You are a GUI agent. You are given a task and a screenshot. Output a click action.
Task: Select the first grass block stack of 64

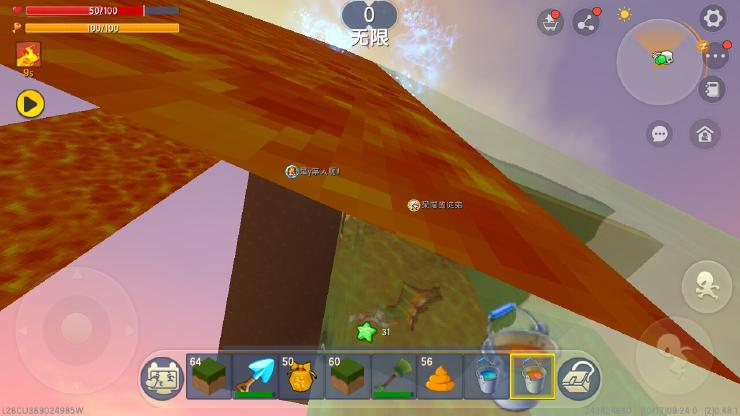pyautogui.click(x=208, y=376)
